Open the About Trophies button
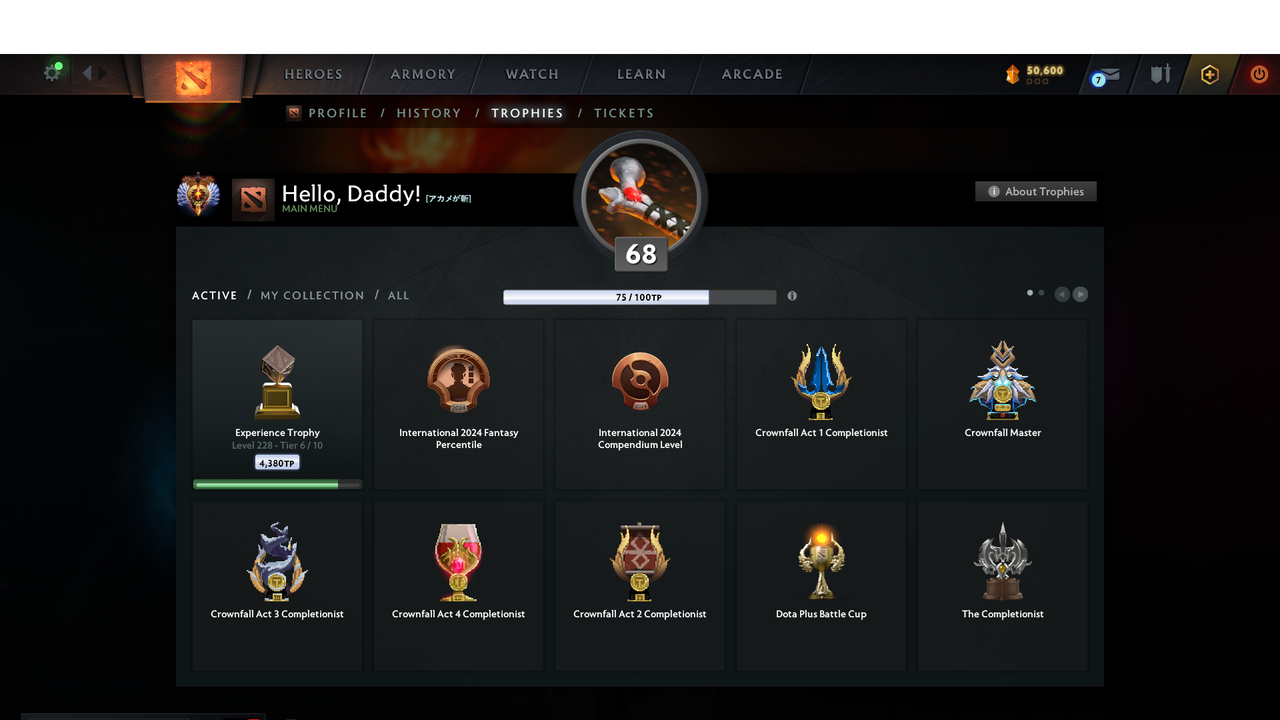 [1035, 191]
